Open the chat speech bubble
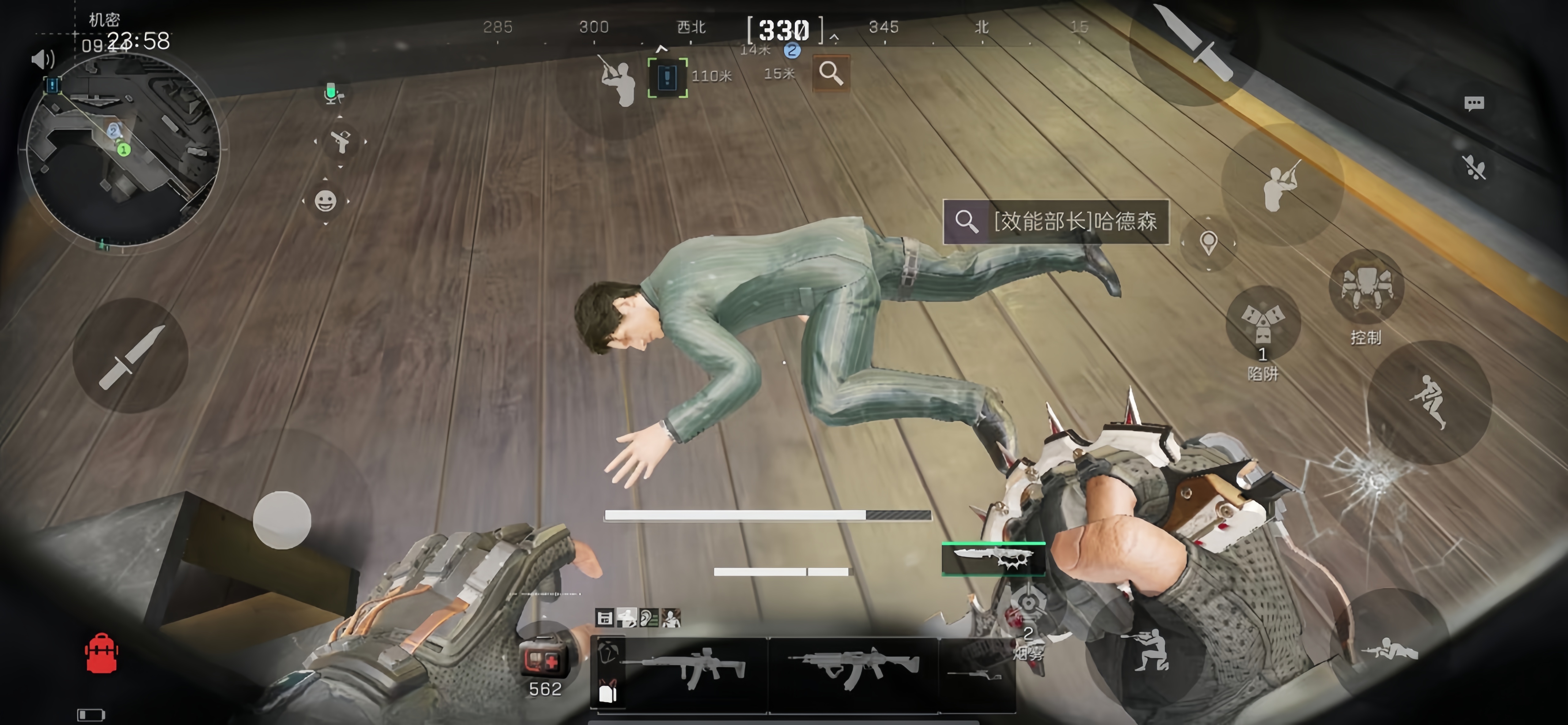The width and height of the screenshot is (1568, 725). (1474, 103)
